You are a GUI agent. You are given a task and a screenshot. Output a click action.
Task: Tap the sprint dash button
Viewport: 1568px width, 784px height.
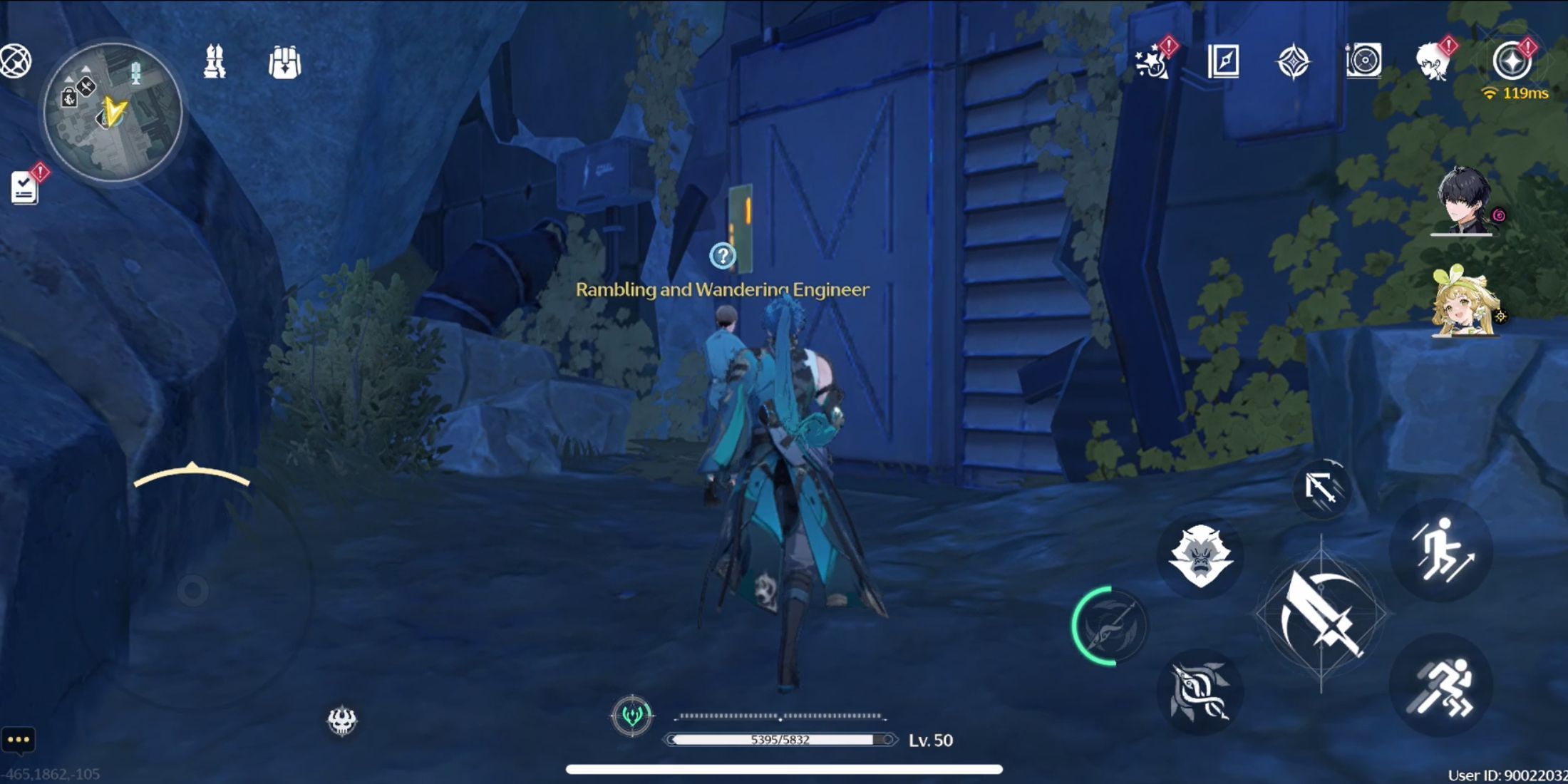pyautogui.click(x=1441, y=686)
